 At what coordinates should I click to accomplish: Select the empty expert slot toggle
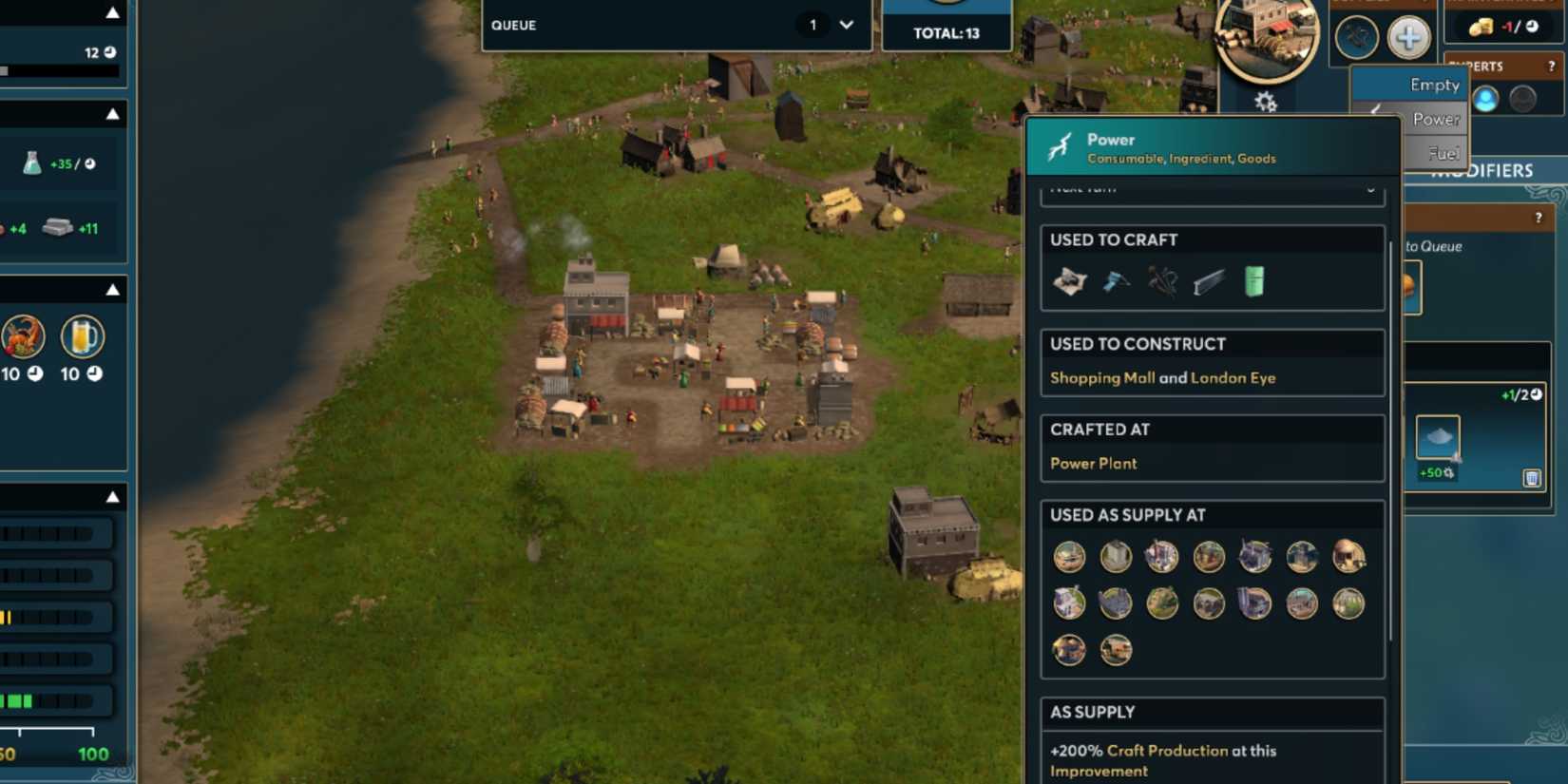[1523, 97]
